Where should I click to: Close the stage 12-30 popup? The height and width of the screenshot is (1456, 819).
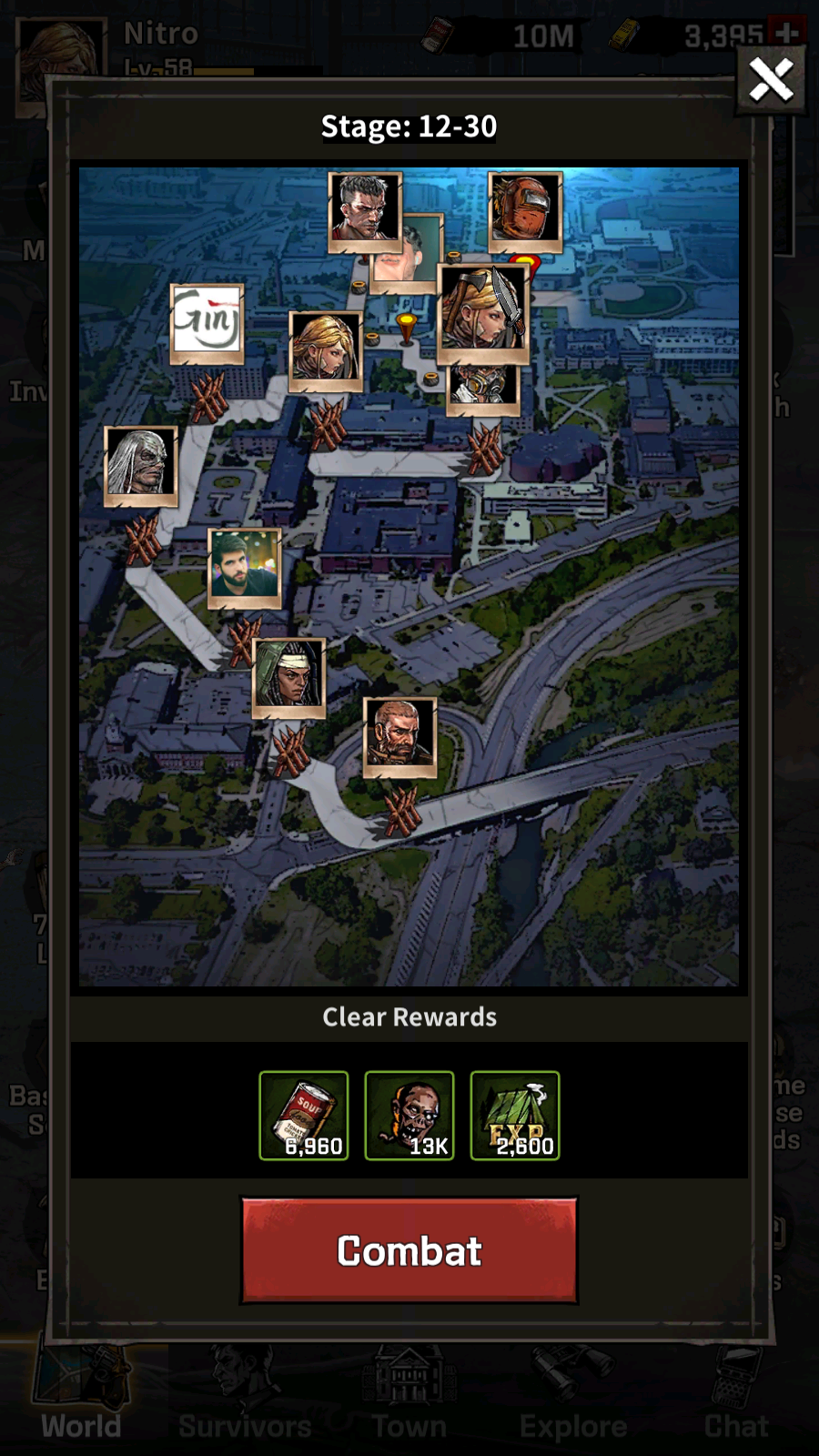pos(770,80)
